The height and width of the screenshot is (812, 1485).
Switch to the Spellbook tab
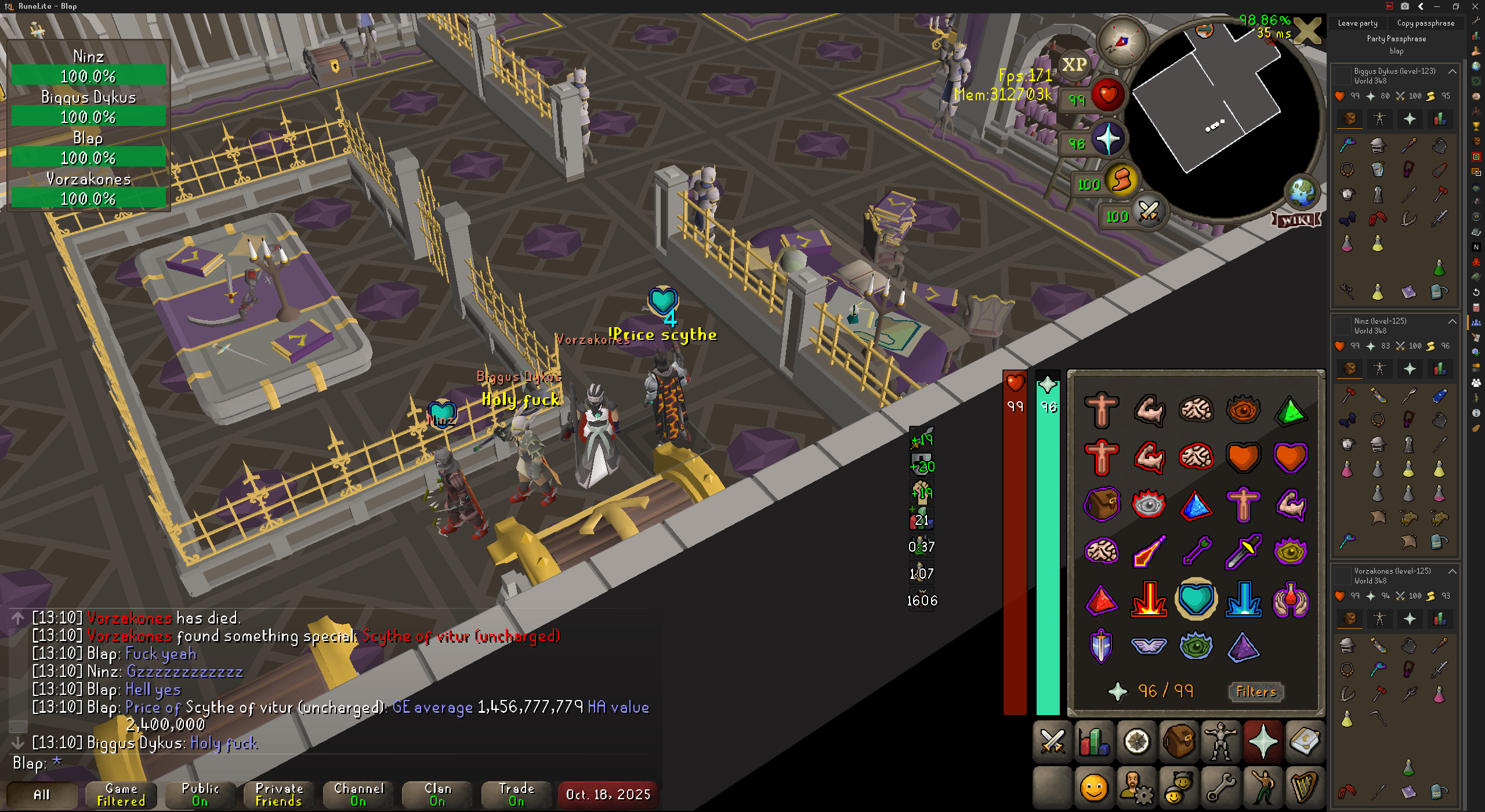click(x=1305, y=741)
